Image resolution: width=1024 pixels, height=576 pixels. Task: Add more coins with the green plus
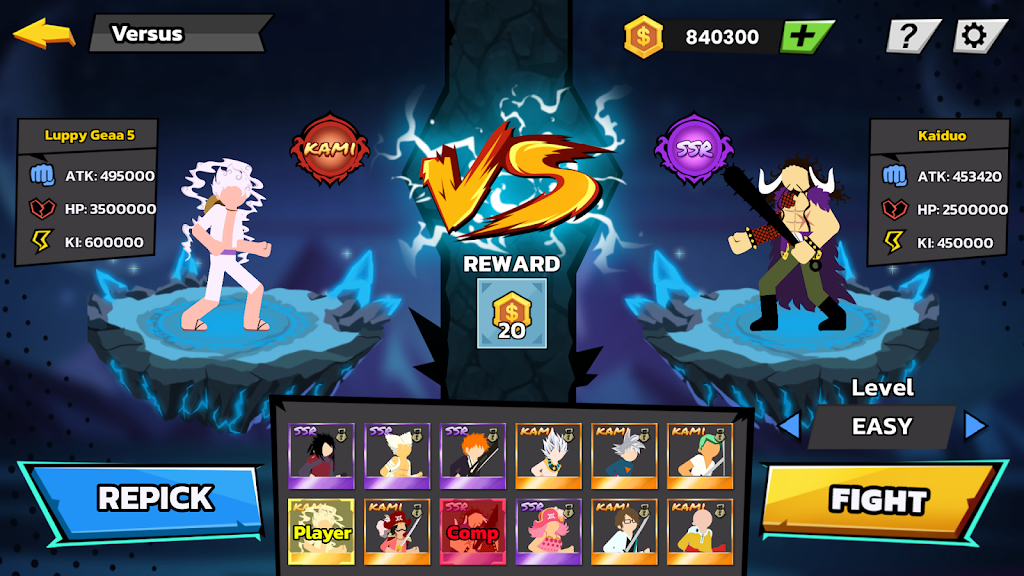coord(806,37)
